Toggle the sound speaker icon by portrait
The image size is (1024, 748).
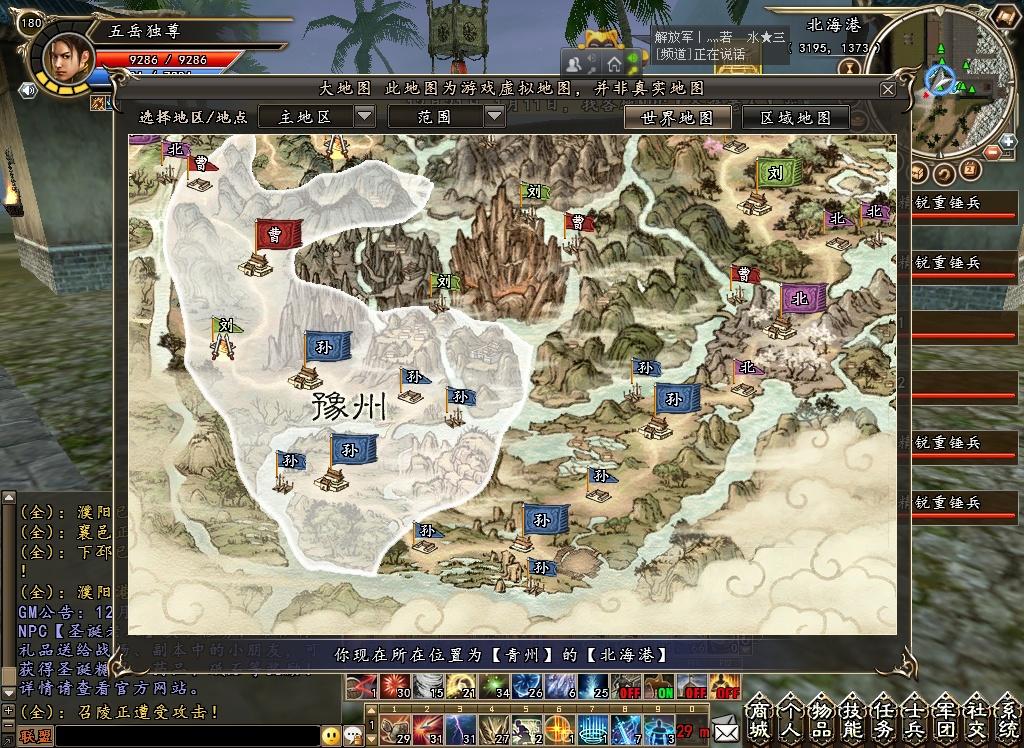coord(28,90)
